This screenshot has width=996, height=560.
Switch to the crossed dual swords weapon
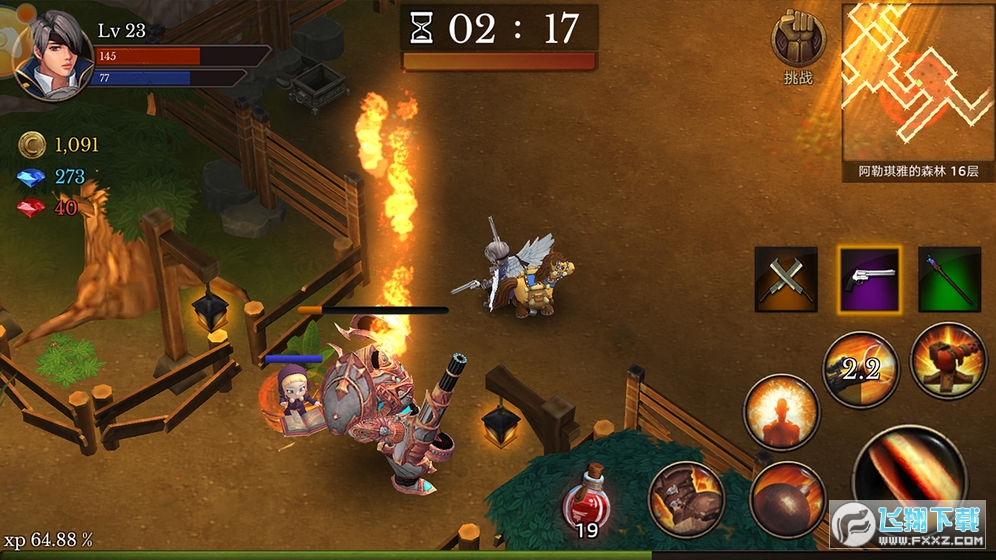coord(785,278)
